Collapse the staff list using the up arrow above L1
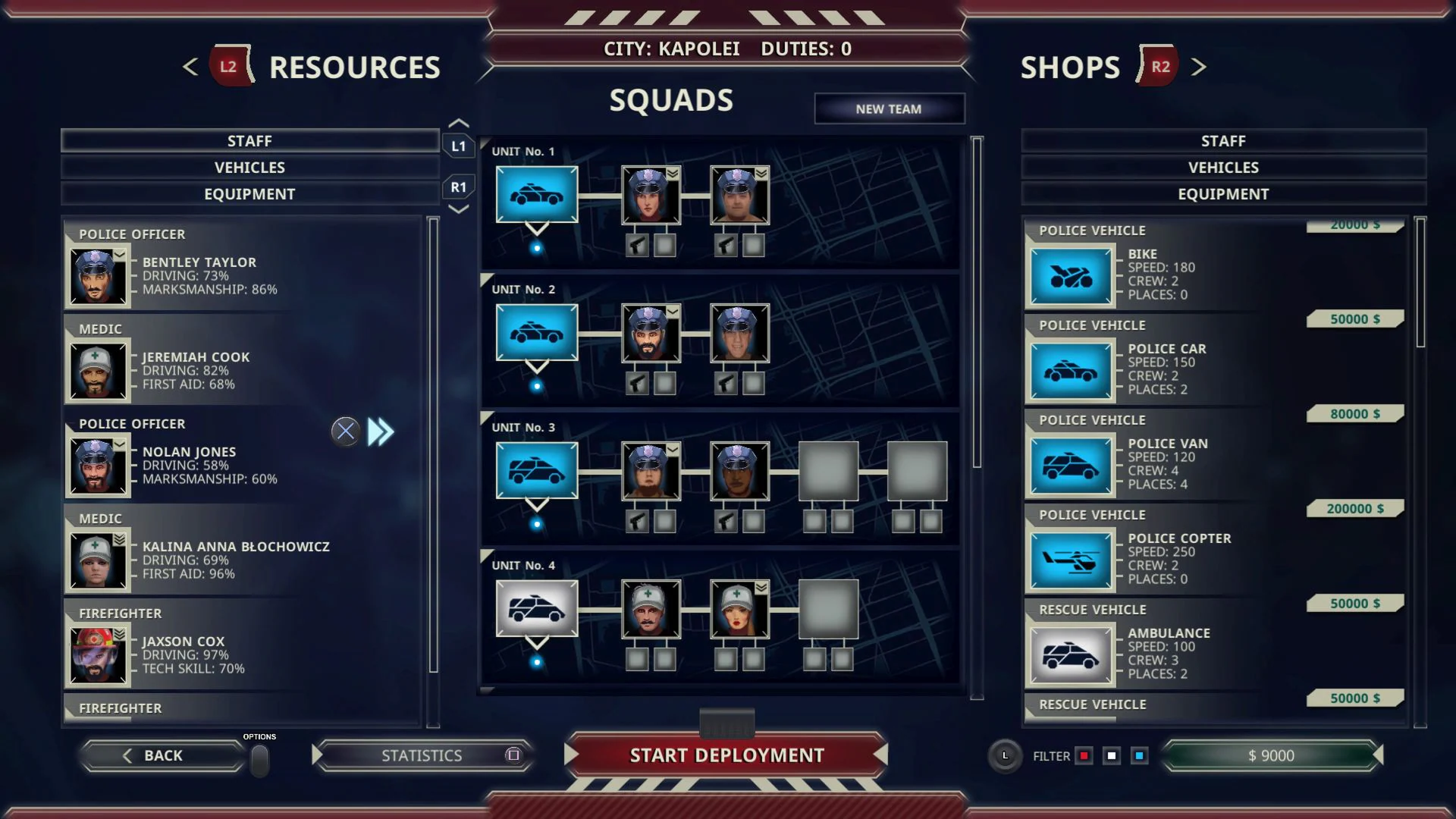 (458, 121)
